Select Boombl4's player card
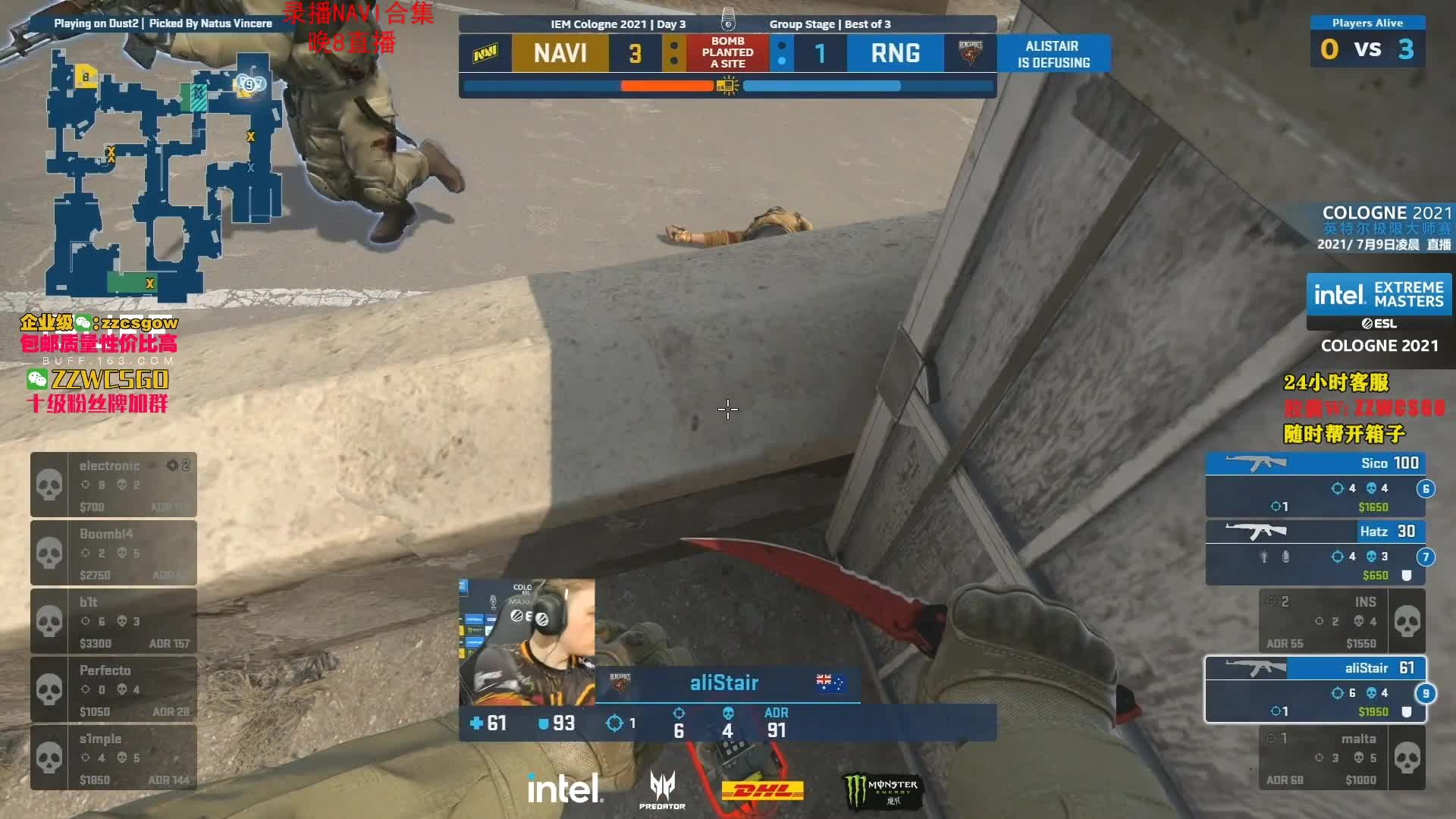Image resolution: width=1456 pixels, height=819 pixels. point(114,553)
